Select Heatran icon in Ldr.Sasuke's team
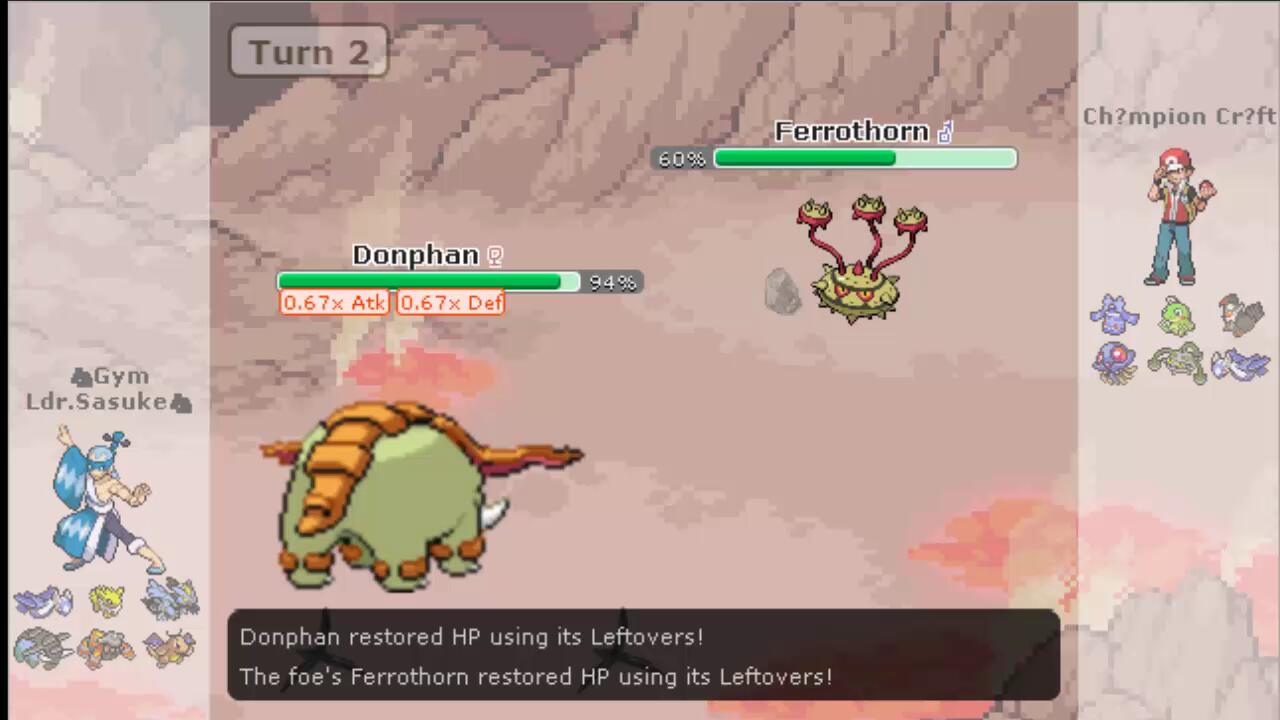The image size is (1280, 720). pyautogui.click(x=107, y=648)
